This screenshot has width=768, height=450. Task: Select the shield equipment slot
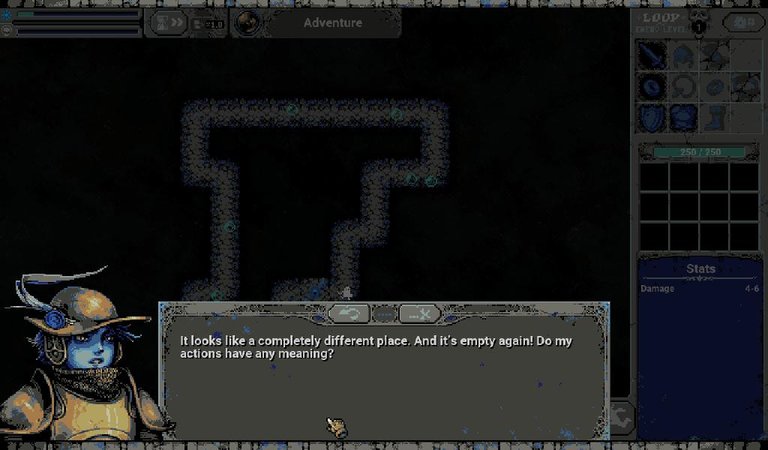(653, 117)
